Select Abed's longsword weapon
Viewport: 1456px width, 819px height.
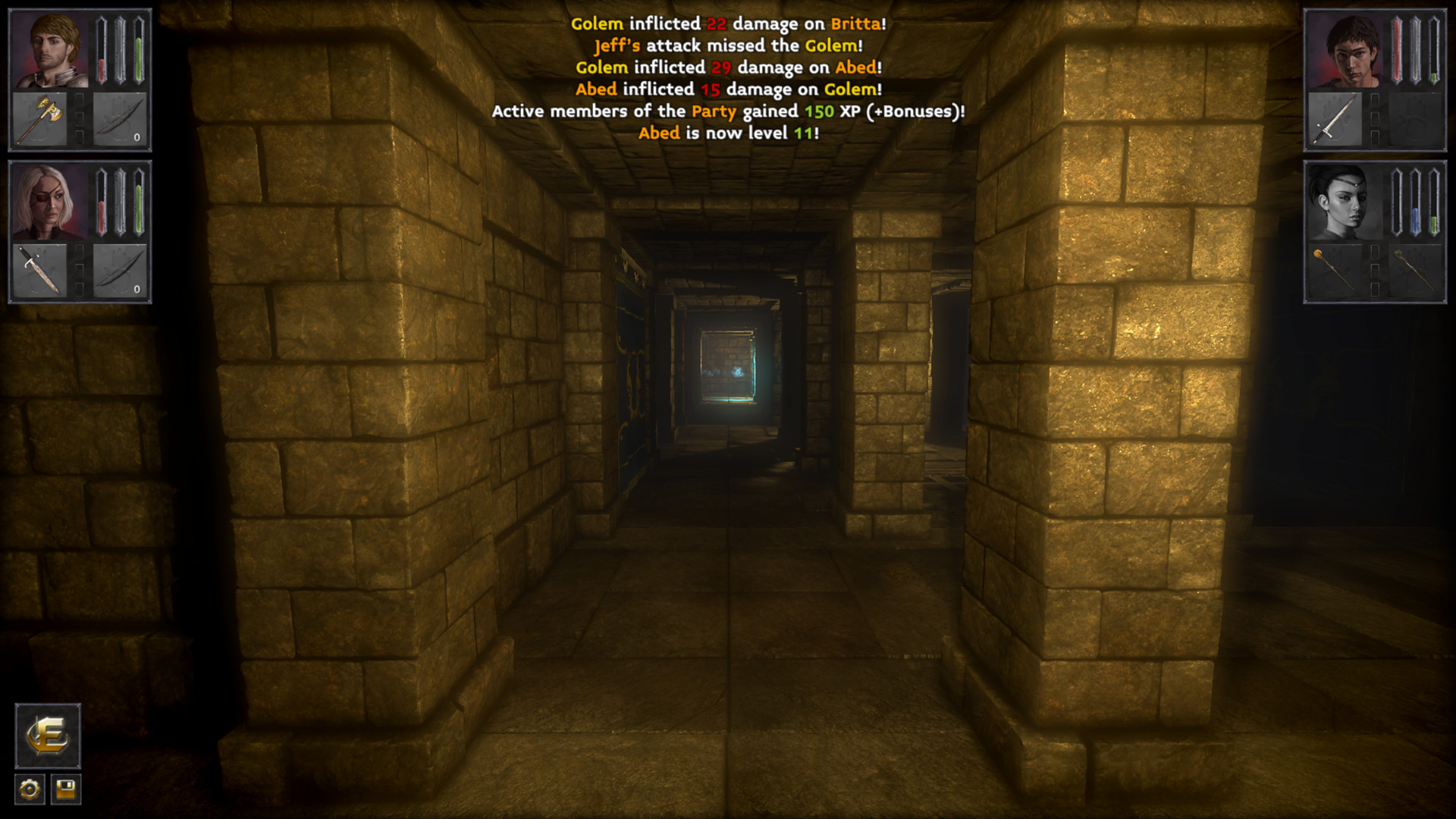pos(1335,118)
